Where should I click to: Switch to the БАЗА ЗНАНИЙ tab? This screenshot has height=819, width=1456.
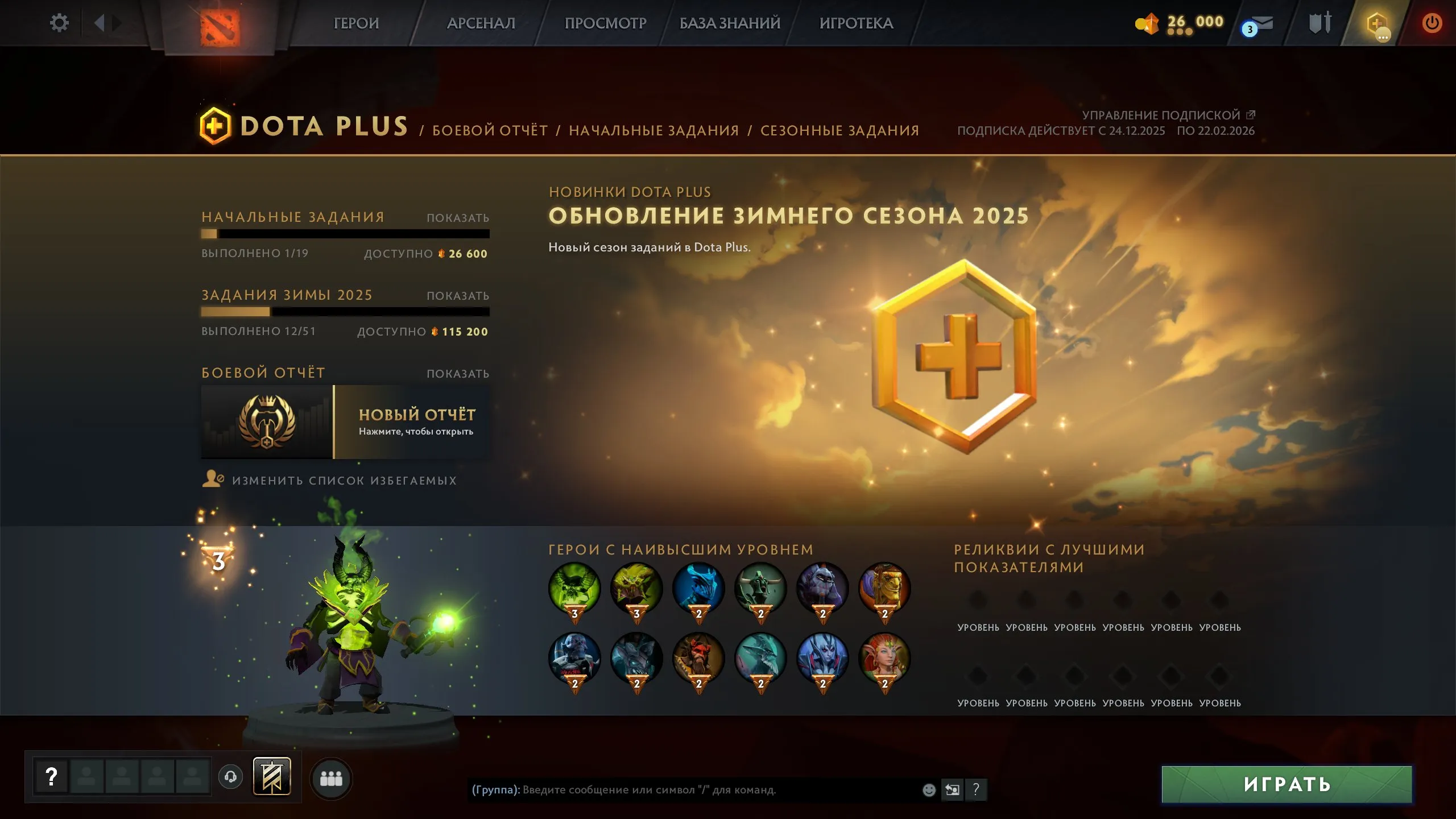(729, 23)
